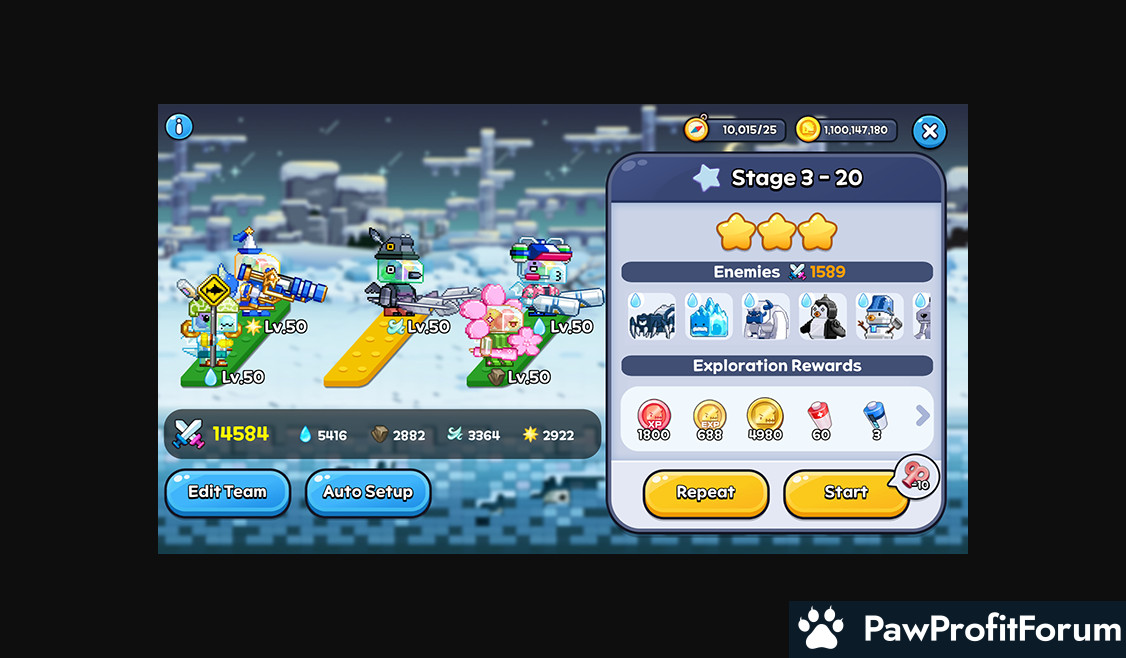Close the stage screen with X
Image resolution: width=1126 pixels, height=658 pixels.
coord(929,131)
